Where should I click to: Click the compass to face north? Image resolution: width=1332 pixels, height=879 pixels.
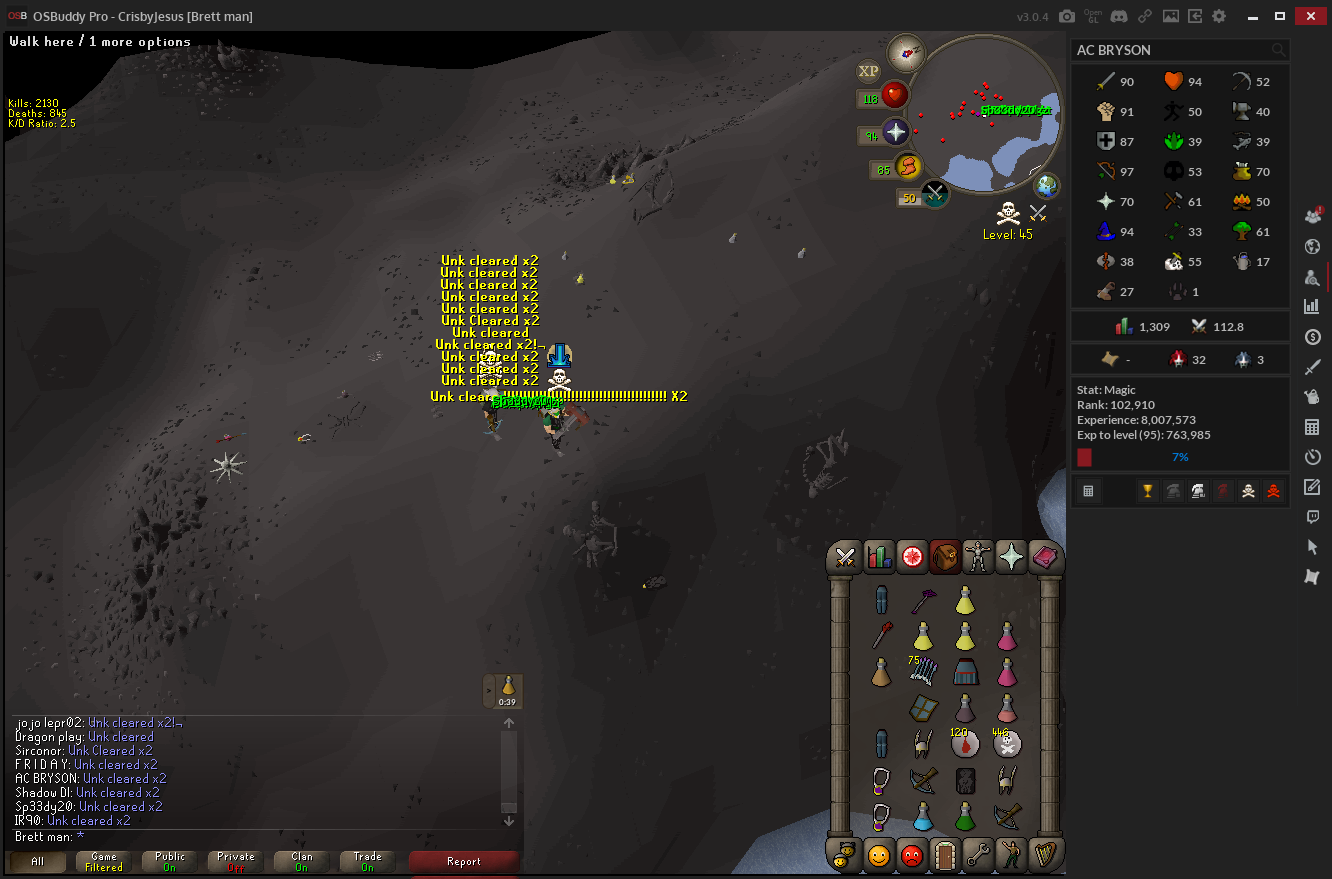(909, 49)
